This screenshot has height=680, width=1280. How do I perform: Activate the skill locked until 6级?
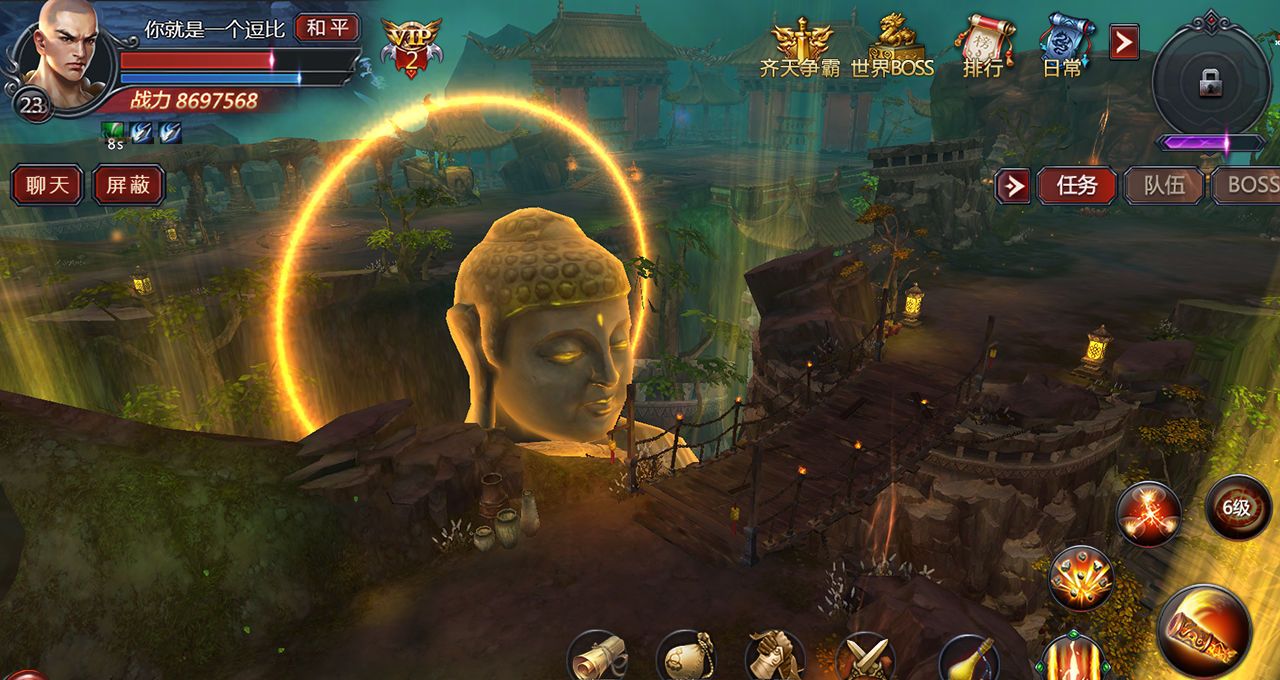[x=1237, y=508]
